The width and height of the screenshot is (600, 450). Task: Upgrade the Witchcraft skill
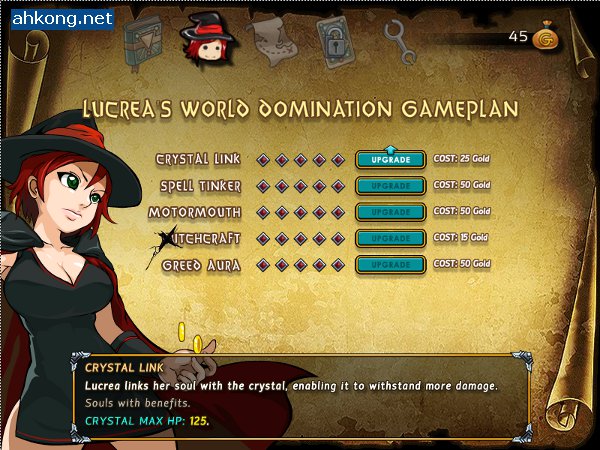[x=390, y=238]
